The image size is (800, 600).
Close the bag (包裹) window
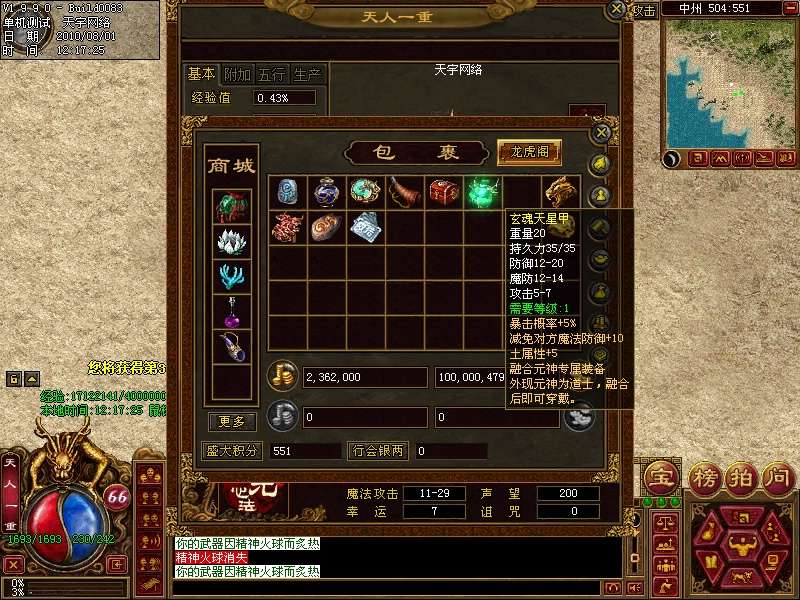pyautogui.click(x=601, y=132)
